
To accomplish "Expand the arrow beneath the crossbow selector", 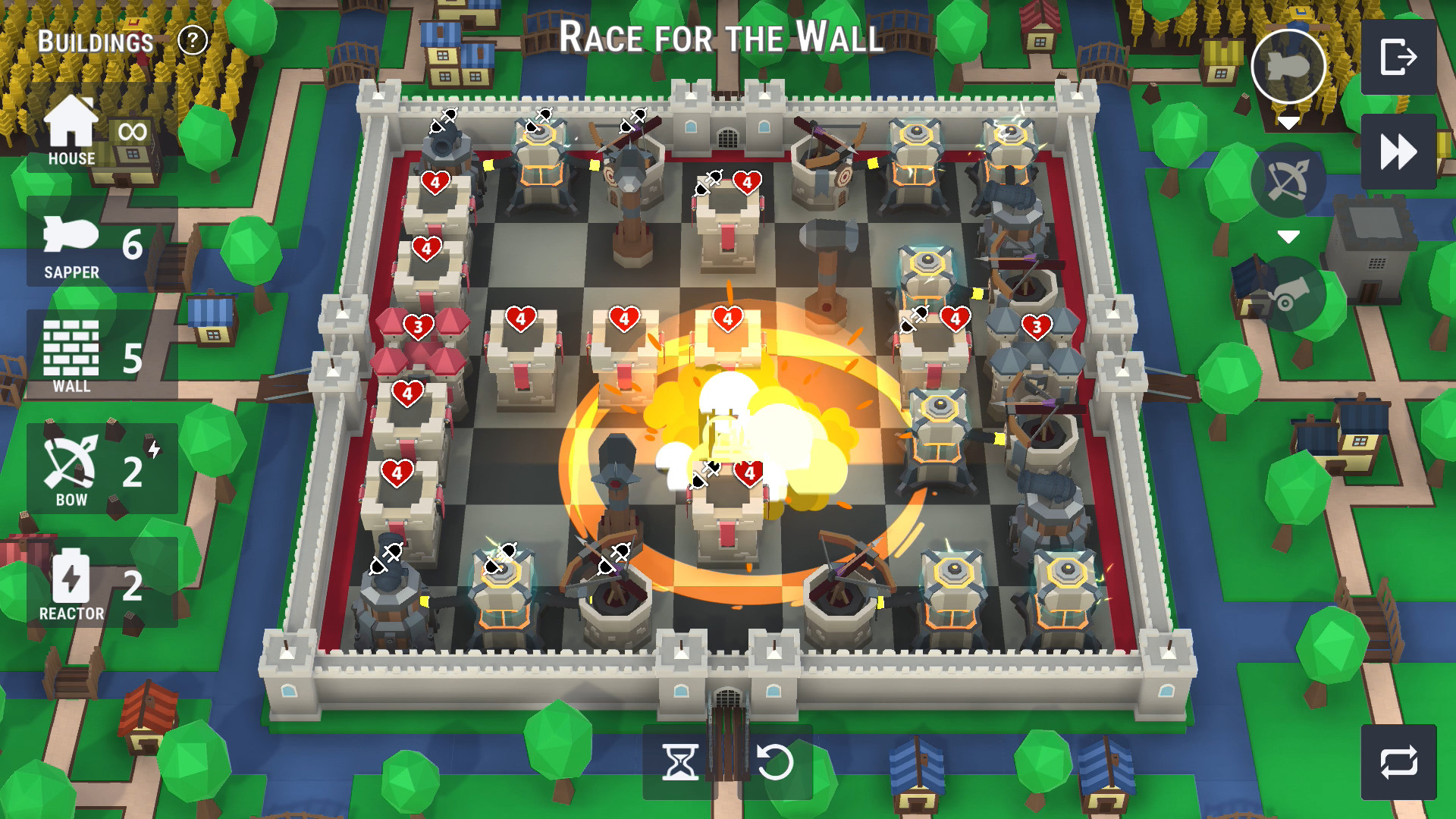I will [x=1289, y=237].
